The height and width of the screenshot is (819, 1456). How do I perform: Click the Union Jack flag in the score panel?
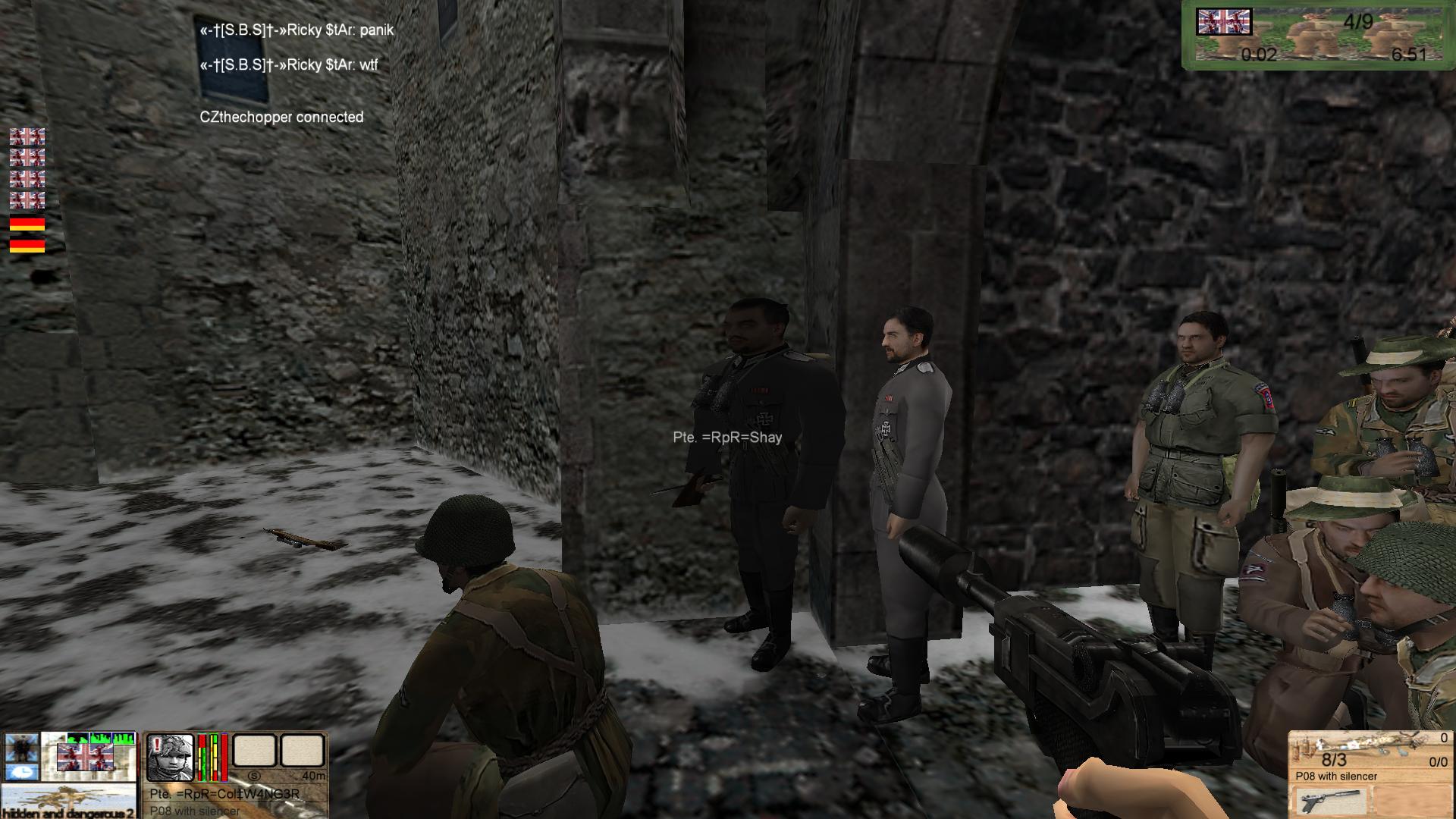(1223, 22)
